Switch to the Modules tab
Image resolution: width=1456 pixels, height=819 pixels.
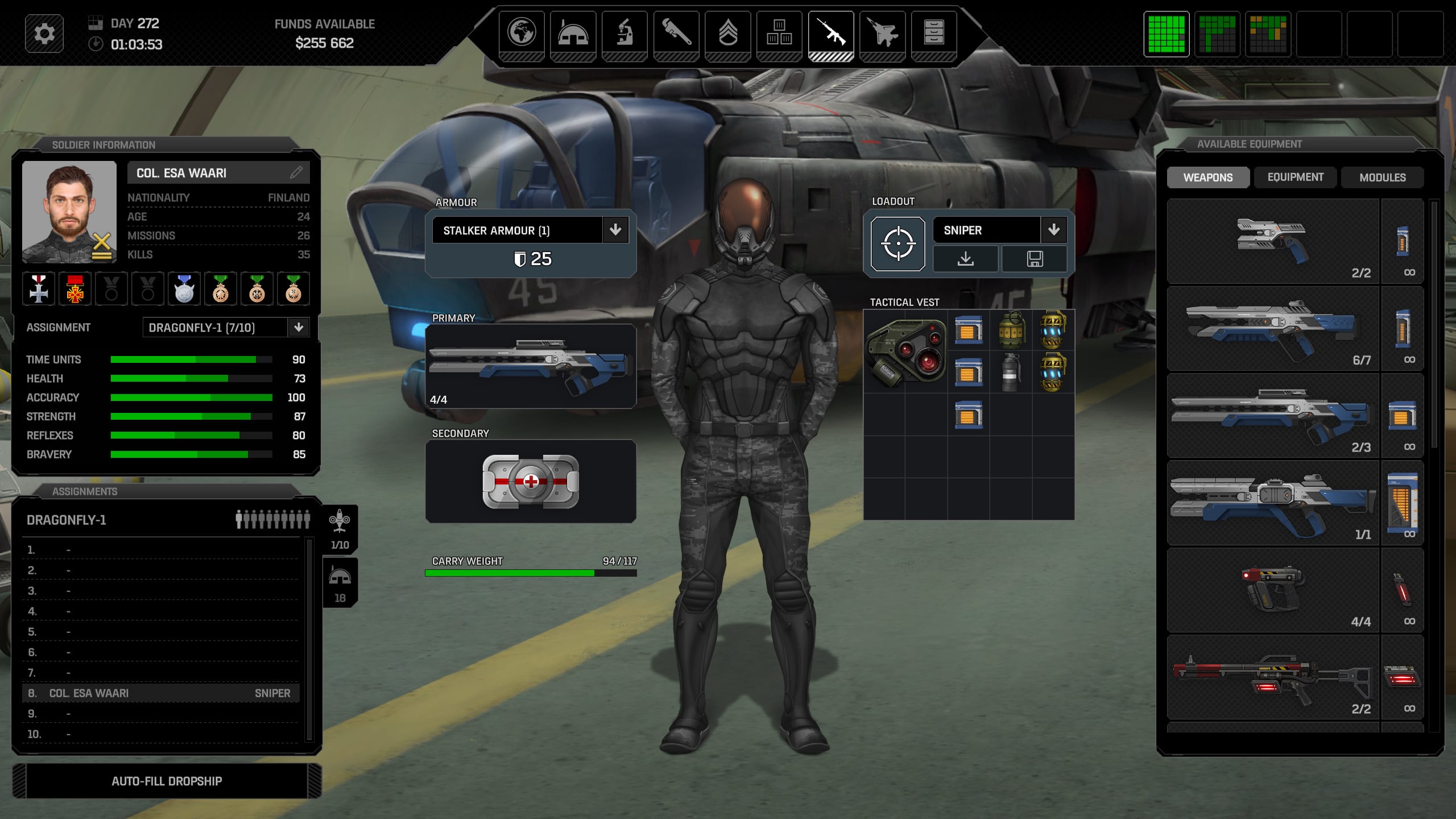(x=1382, y=177)
